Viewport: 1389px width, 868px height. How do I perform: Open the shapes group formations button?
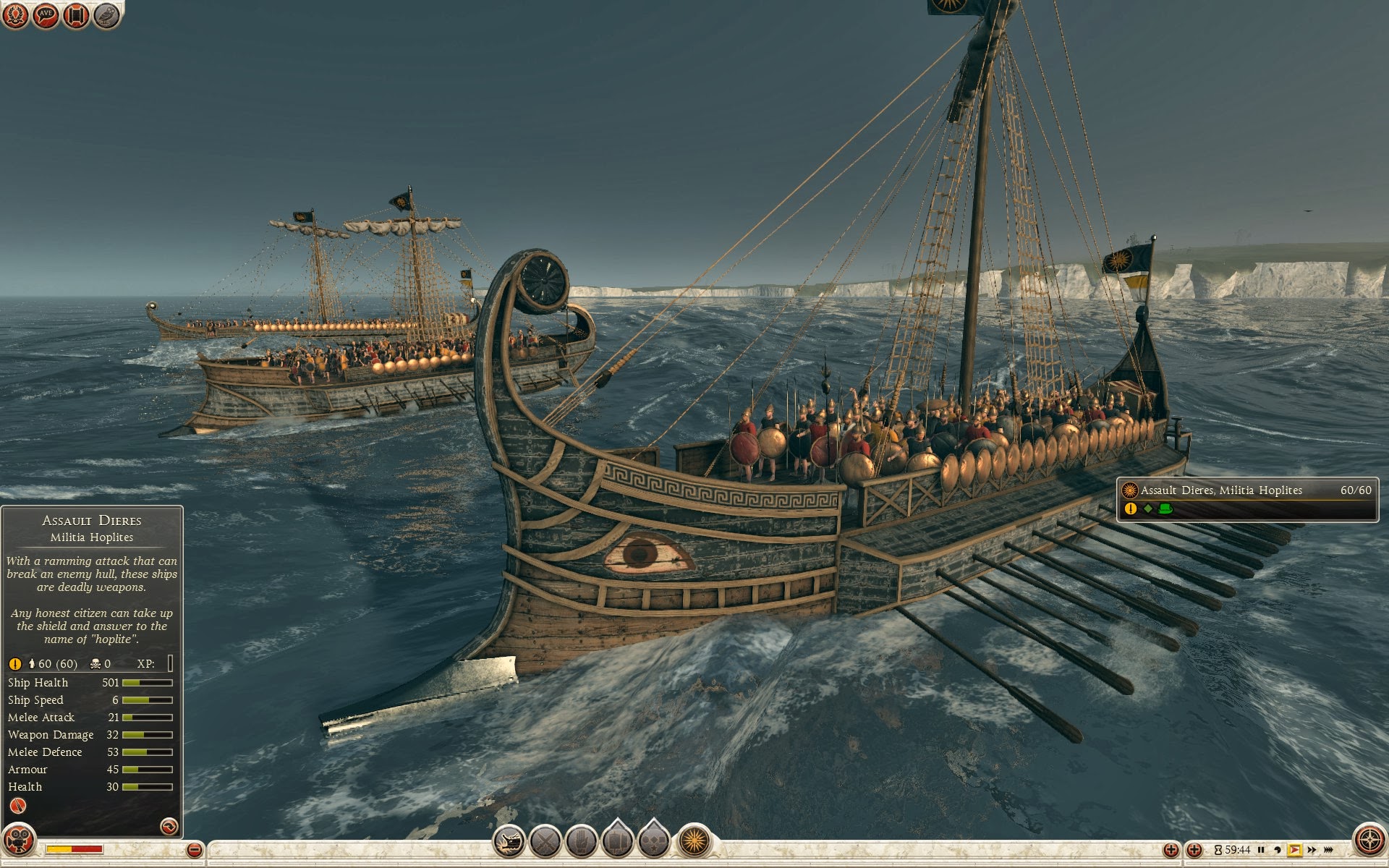[653, 842]
